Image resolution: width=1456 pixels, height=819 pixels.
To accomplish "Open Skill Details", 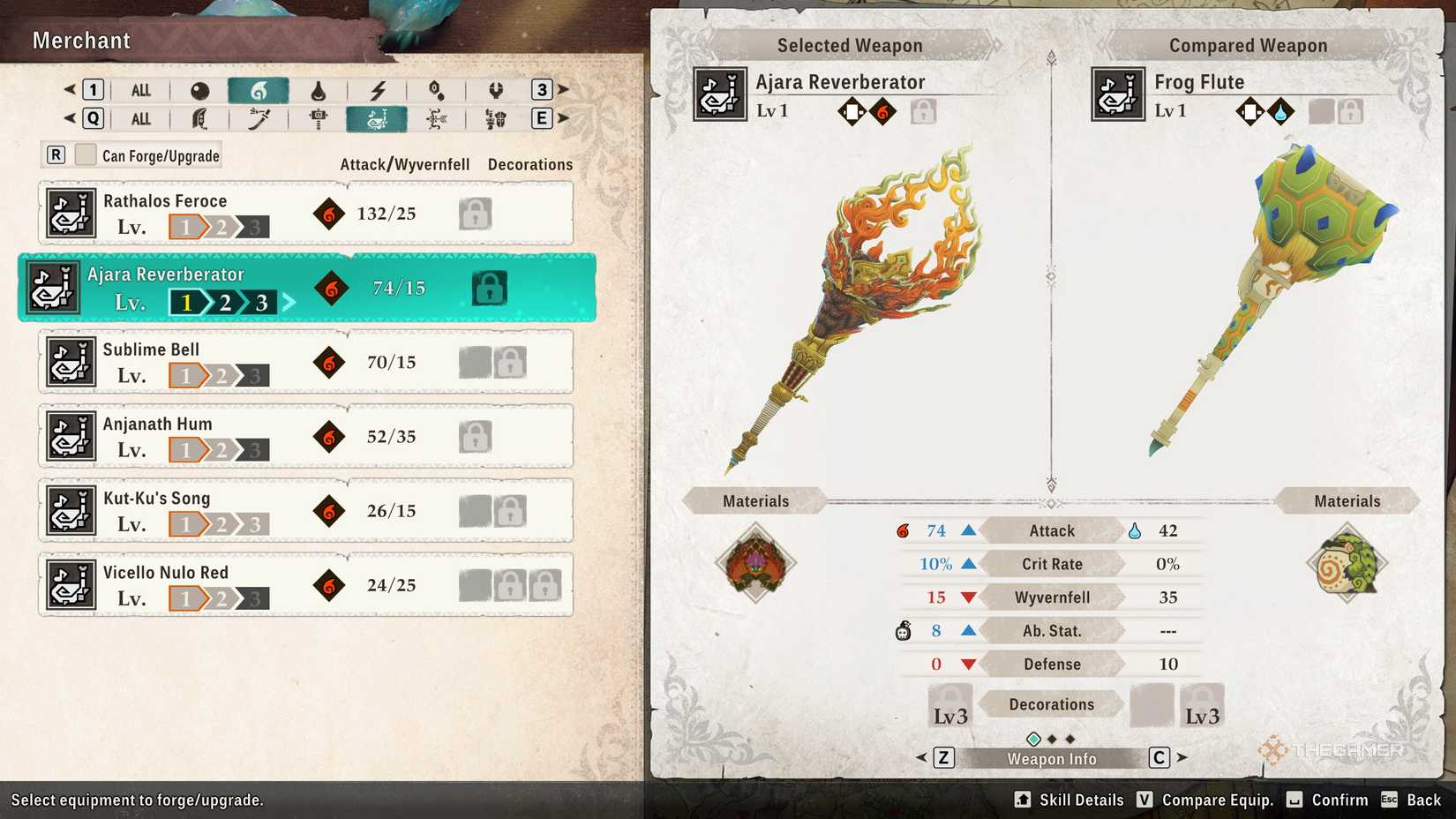I will click(1068, 800).
